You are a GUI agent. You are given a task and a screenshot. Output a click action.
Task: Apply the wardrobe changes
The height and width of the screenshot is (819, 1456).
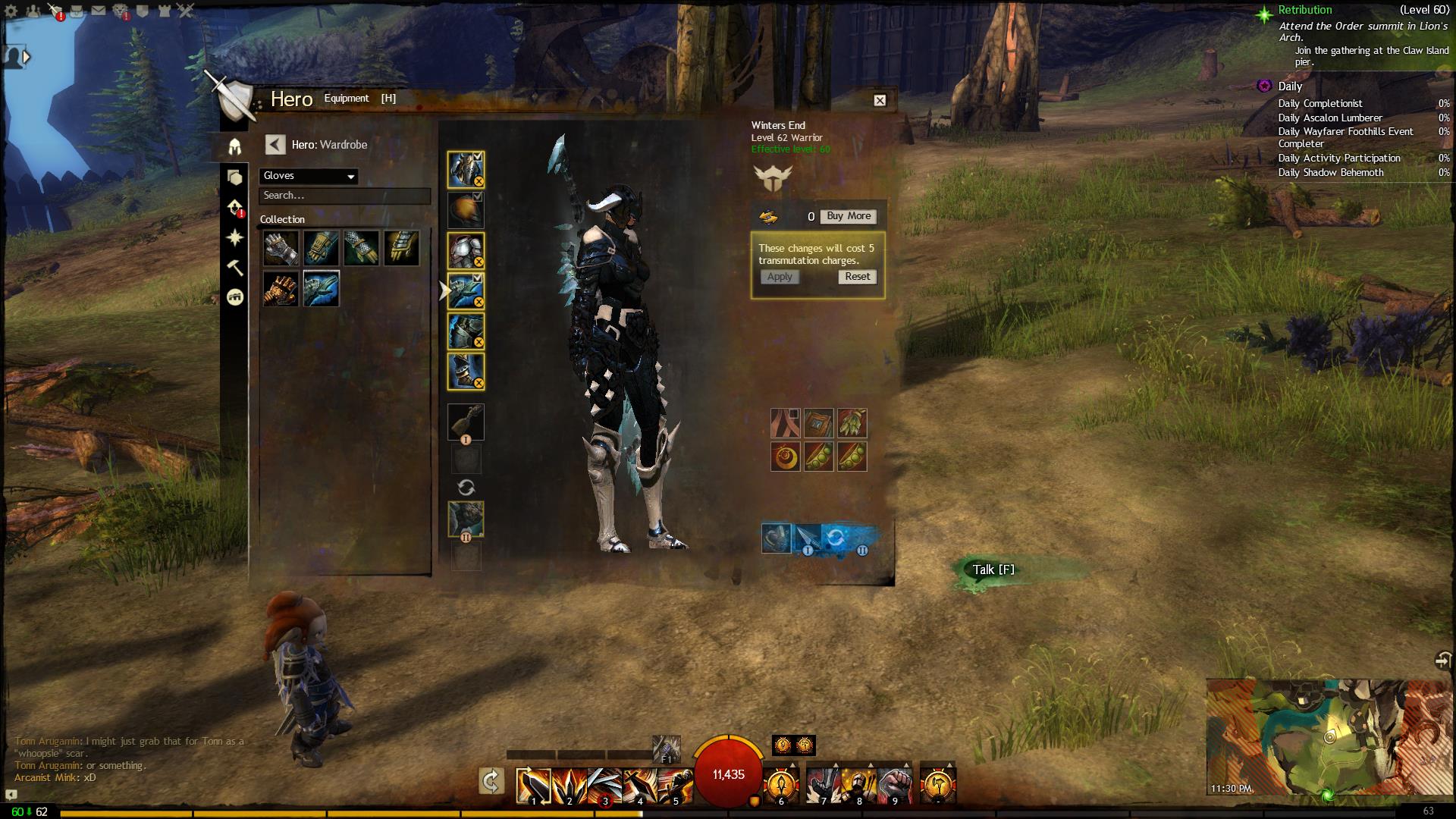(780, 277)
